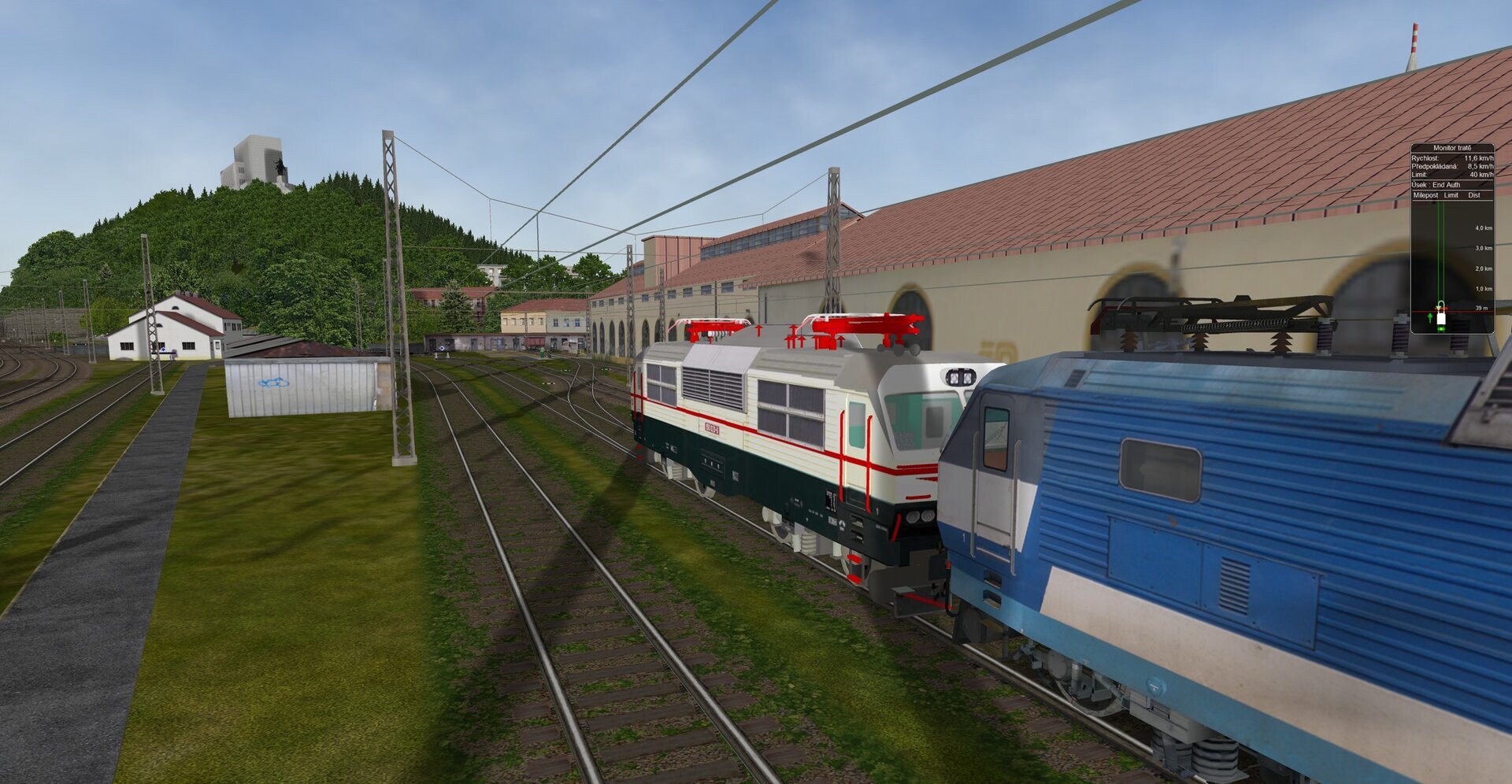Screen dimensions: 1512x784
Task: Click the Limit: 40 km/h readout
Action: pos(1451,176)
